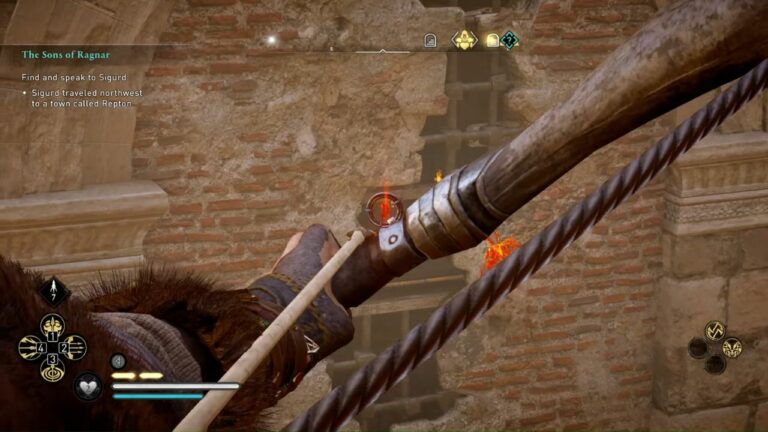Select the dim gray compass marker

430,41
